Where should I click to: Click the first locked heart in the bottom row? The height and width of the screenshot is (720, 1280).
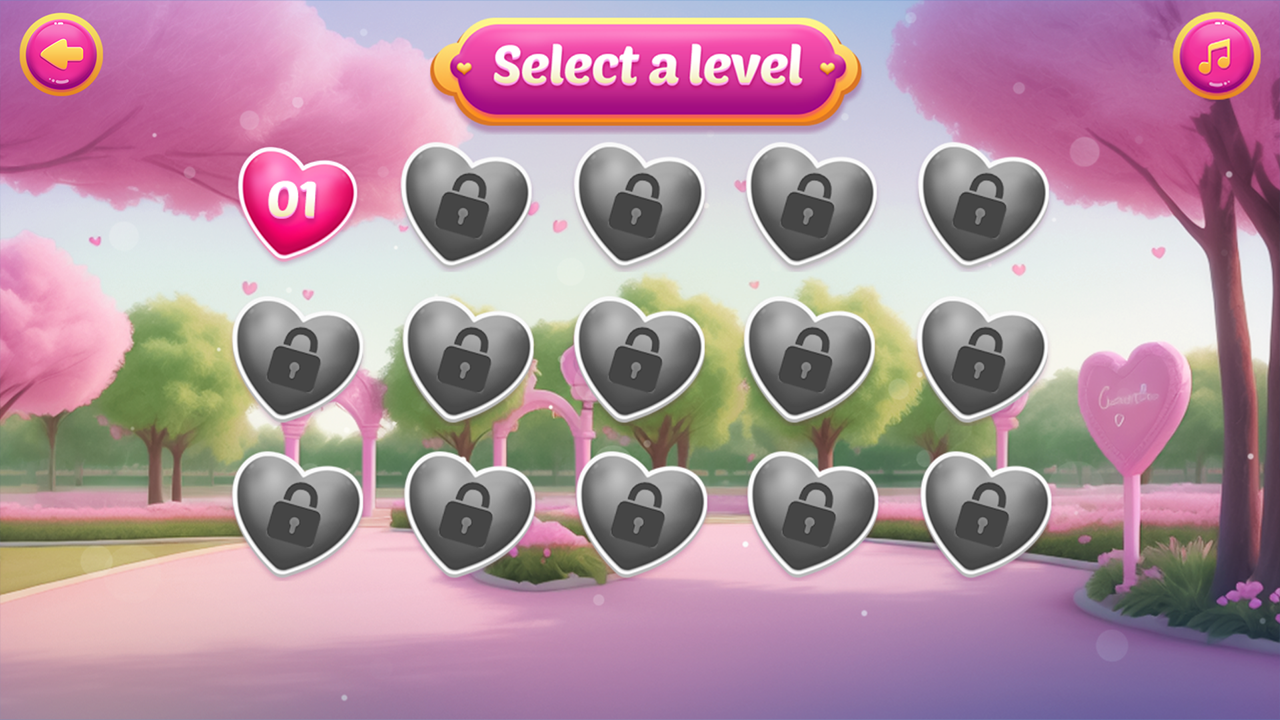click(297, 515)
